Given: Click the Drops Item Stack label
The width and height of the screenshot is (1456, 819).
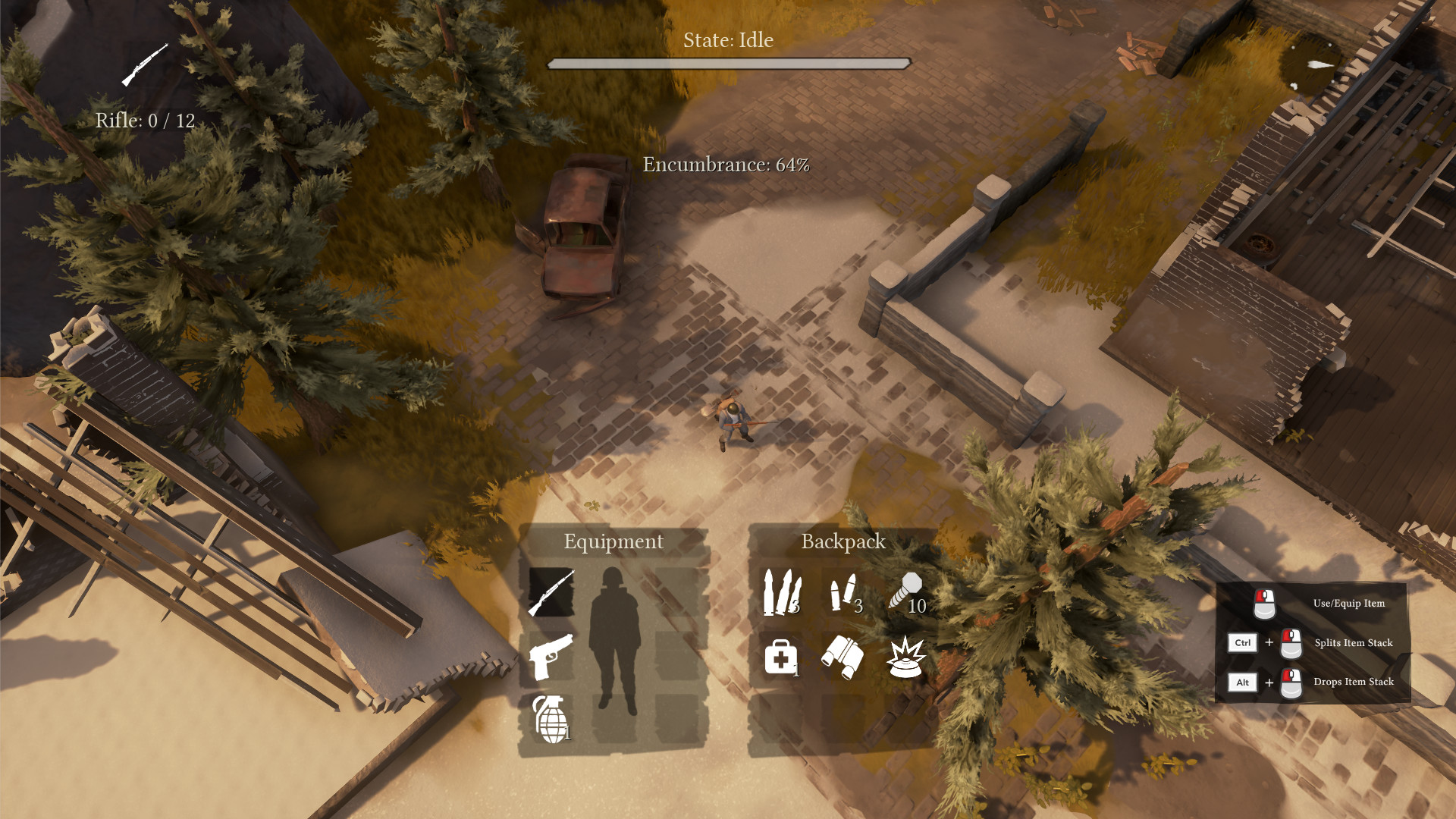Looking at the screenshot, I should coord(1354,682).
